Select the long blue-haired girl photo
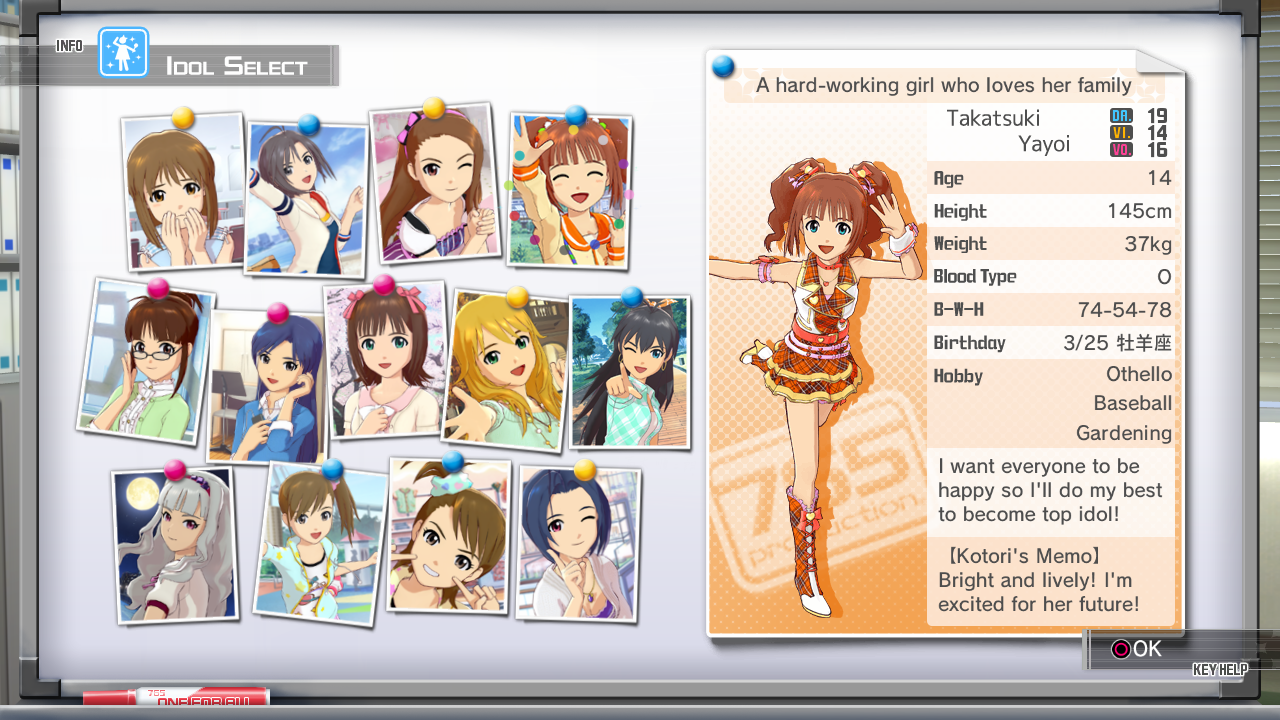 coord(266,386)
